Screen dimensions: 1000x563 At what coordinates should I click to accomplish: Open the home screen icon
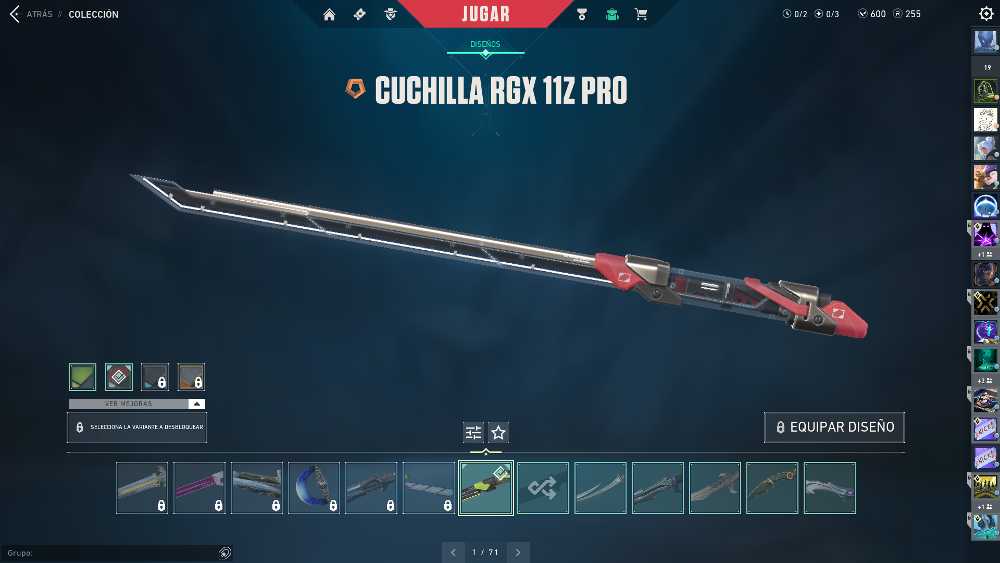click(x=329, y=15)
